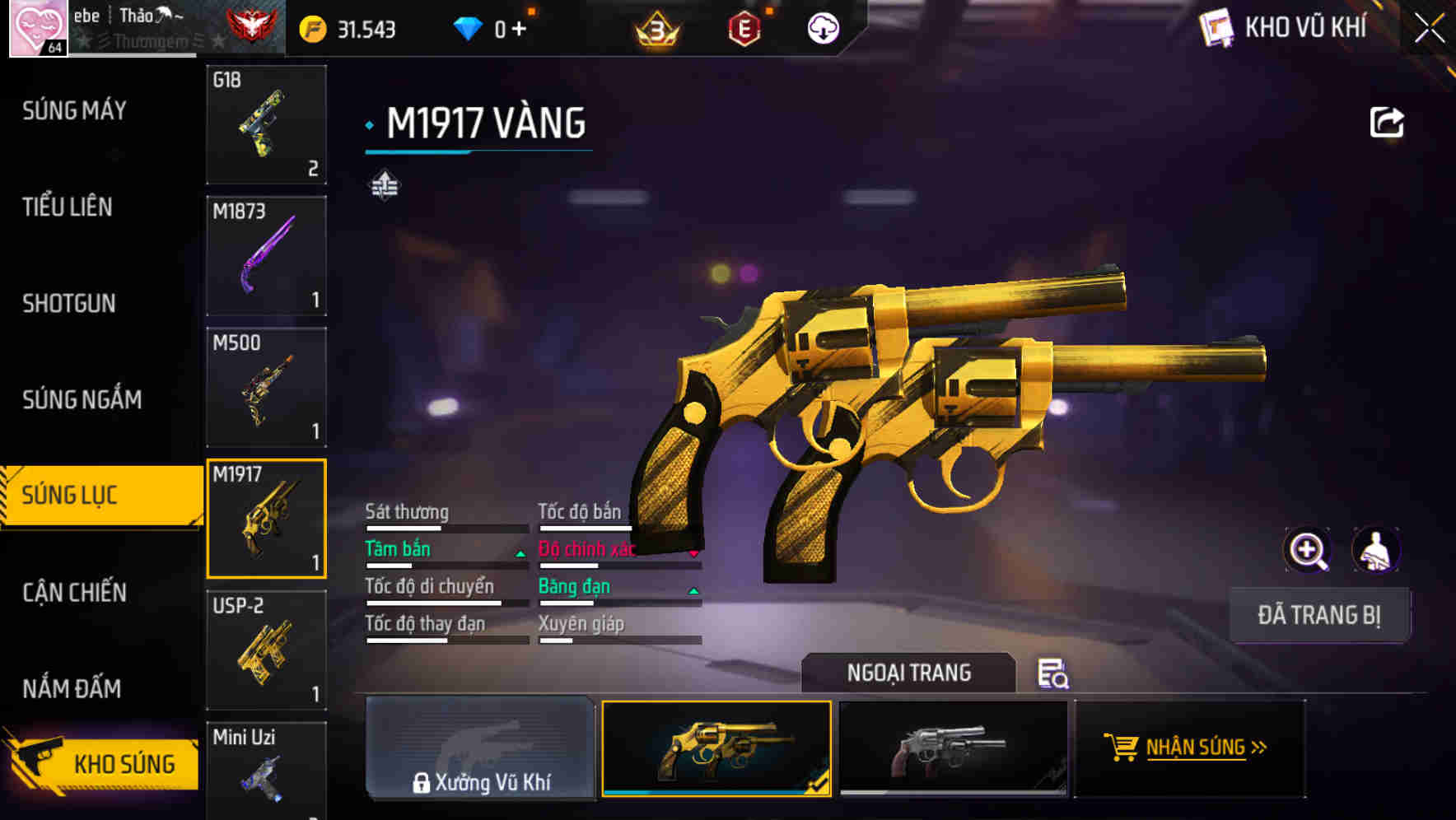Click the red E event badge icon
The image size is (1456, 820).
point(744,27)
